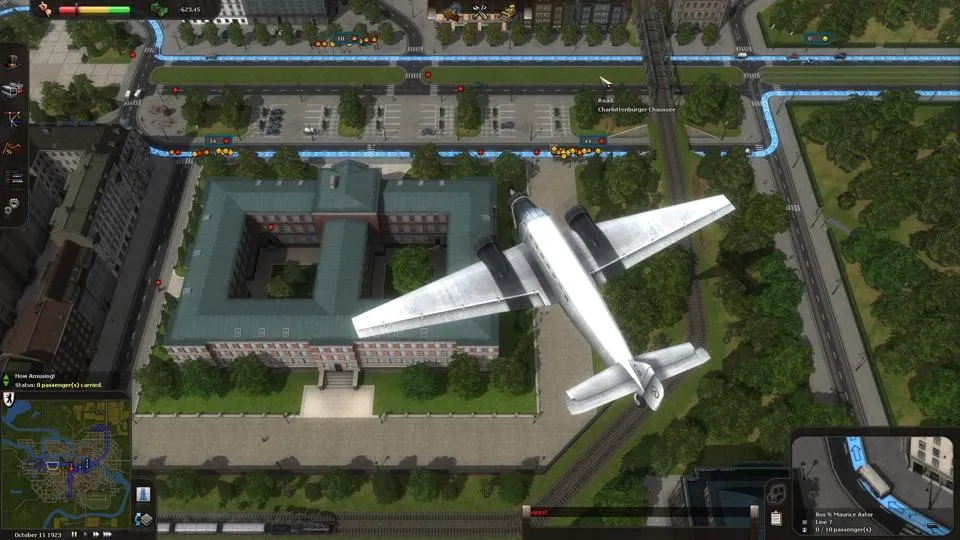The image size is (960, 540).
Task: Open the top hat menu in the sidebar
Action: click(x=13, y=61)
